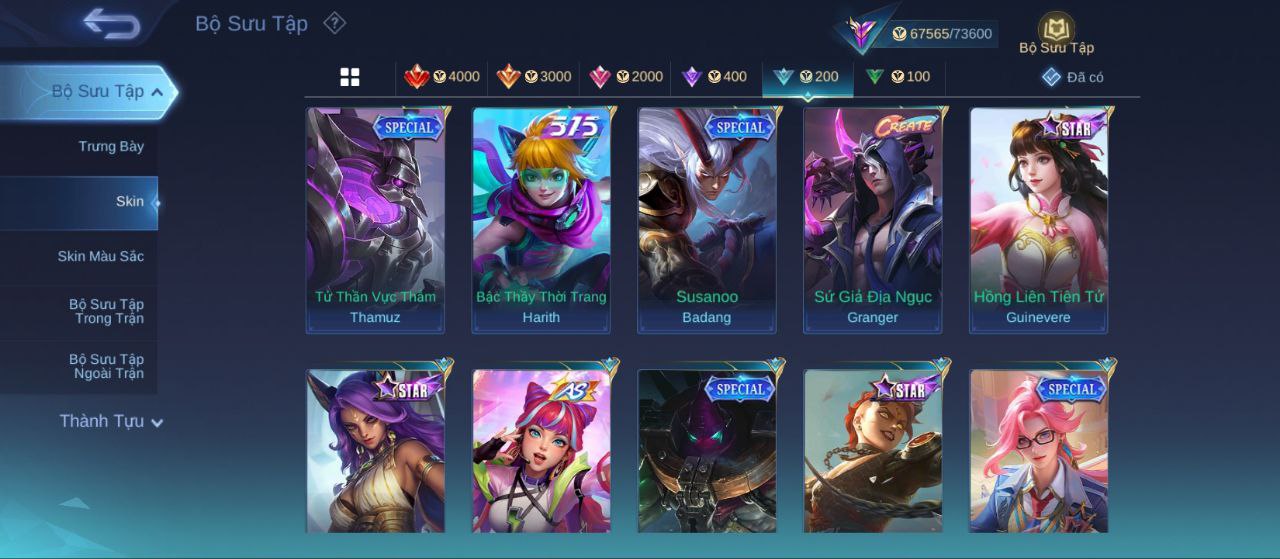1280x559 pixels.
Task: Open the Trưng Bày section
Action: click(111, 147)
